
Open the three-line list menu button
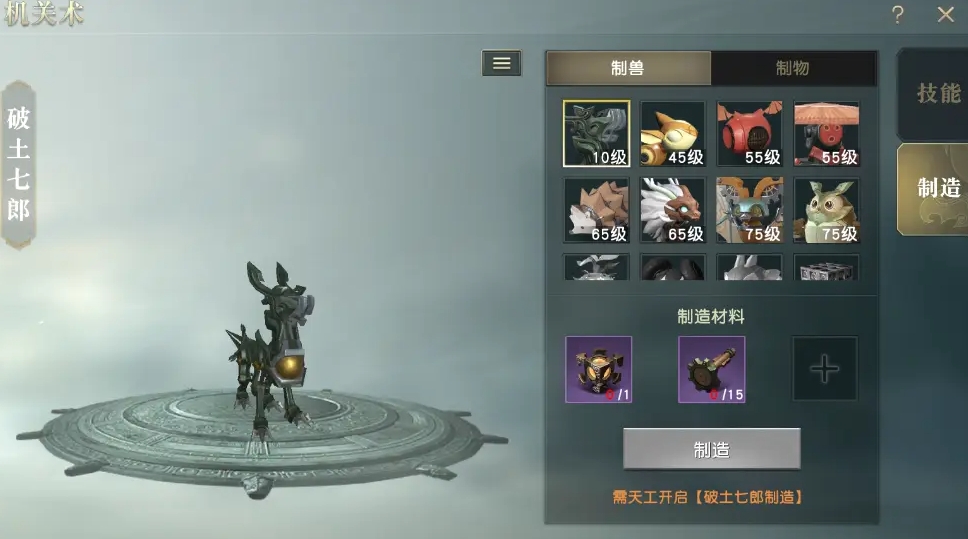coord(501,63)
